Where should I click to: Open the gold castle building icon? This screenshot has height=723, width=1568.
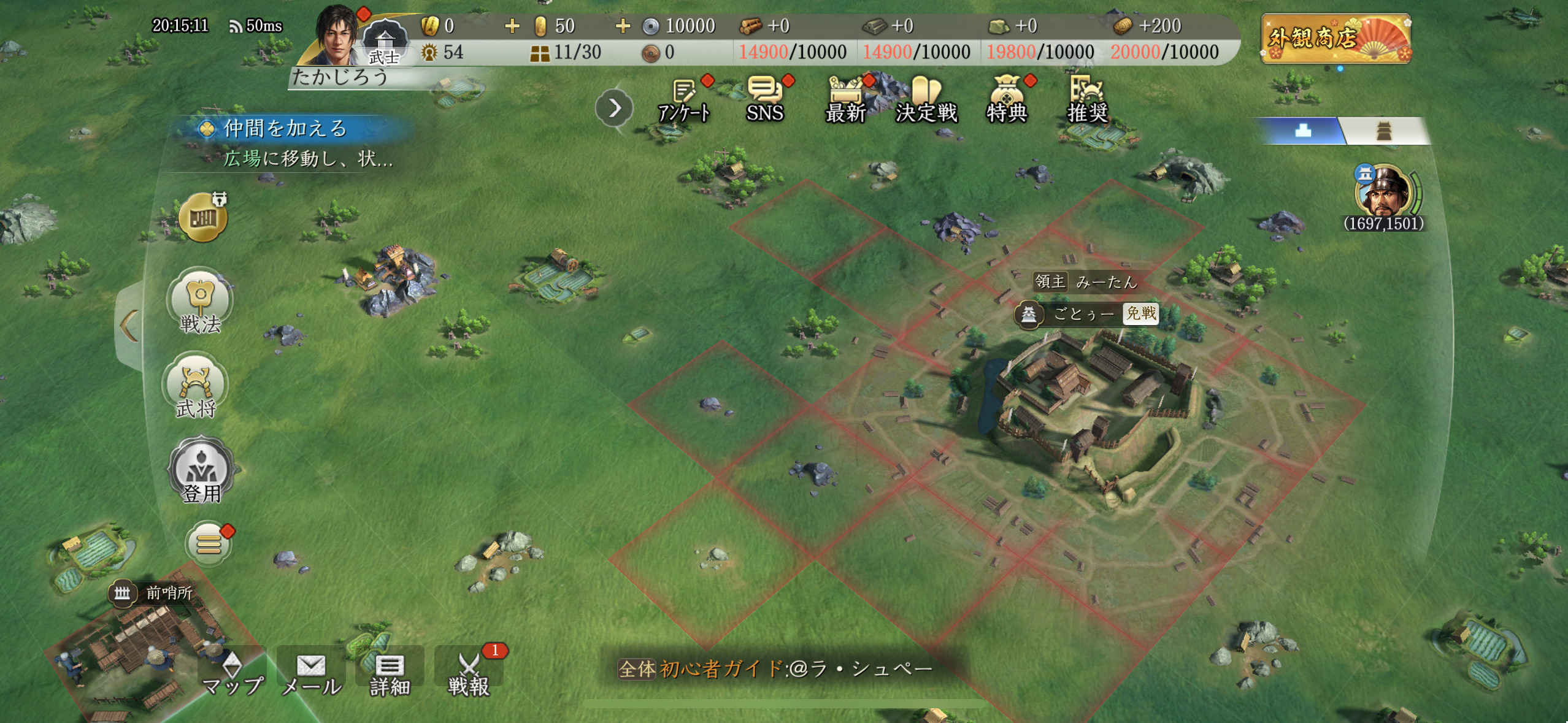(x=203, y=218)
